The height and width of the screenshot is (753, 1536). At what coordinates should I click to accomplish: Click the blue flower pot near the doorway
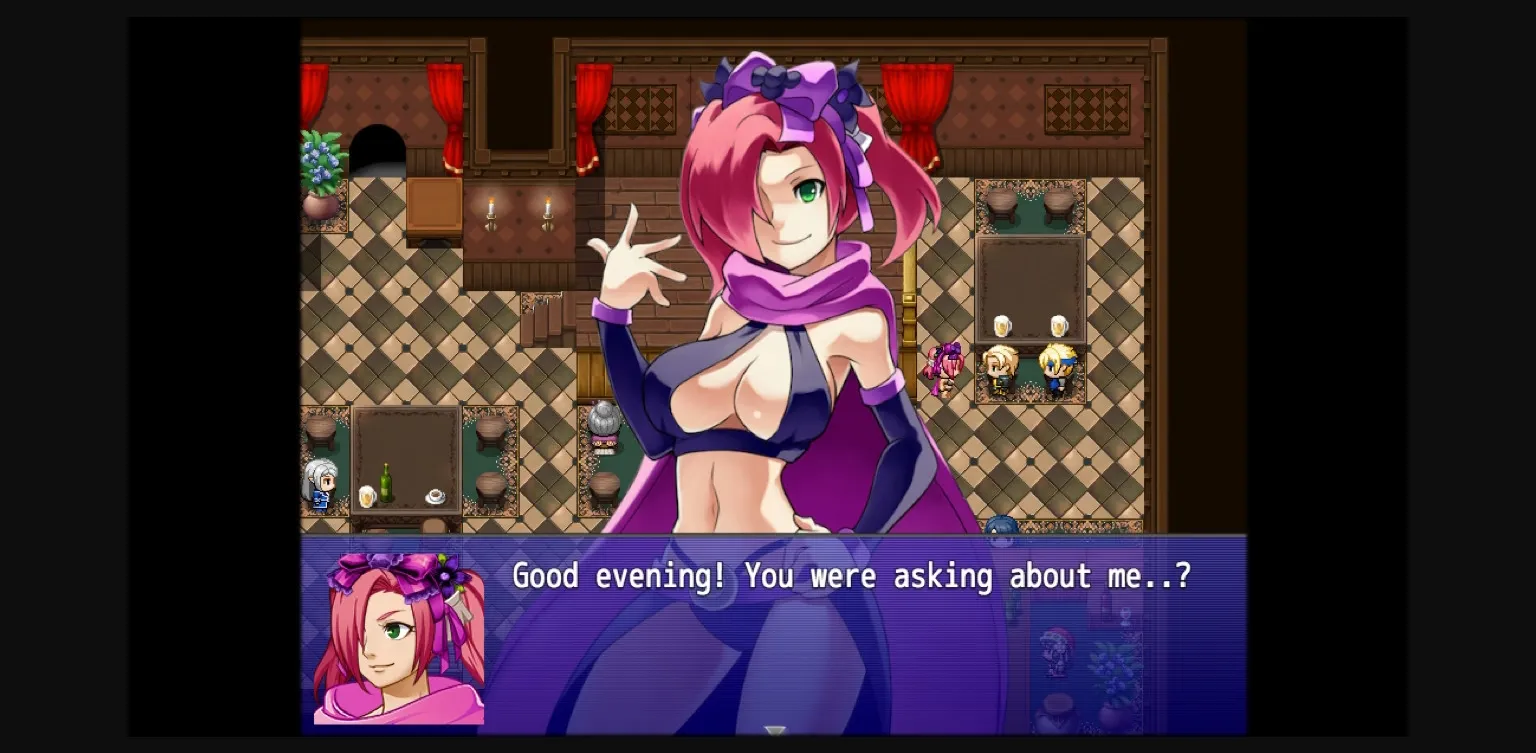pos(319,165)
